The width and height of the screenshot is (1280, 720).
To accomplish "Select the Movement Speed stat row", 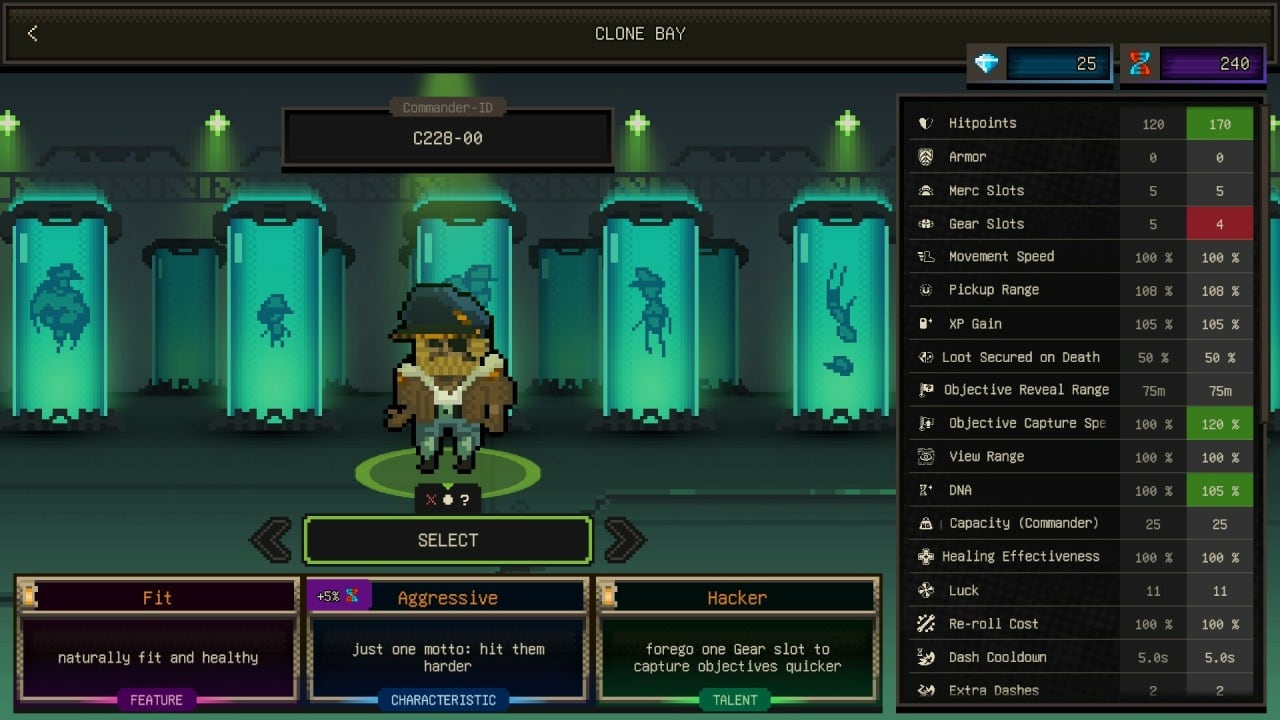I will [1080, 257].
